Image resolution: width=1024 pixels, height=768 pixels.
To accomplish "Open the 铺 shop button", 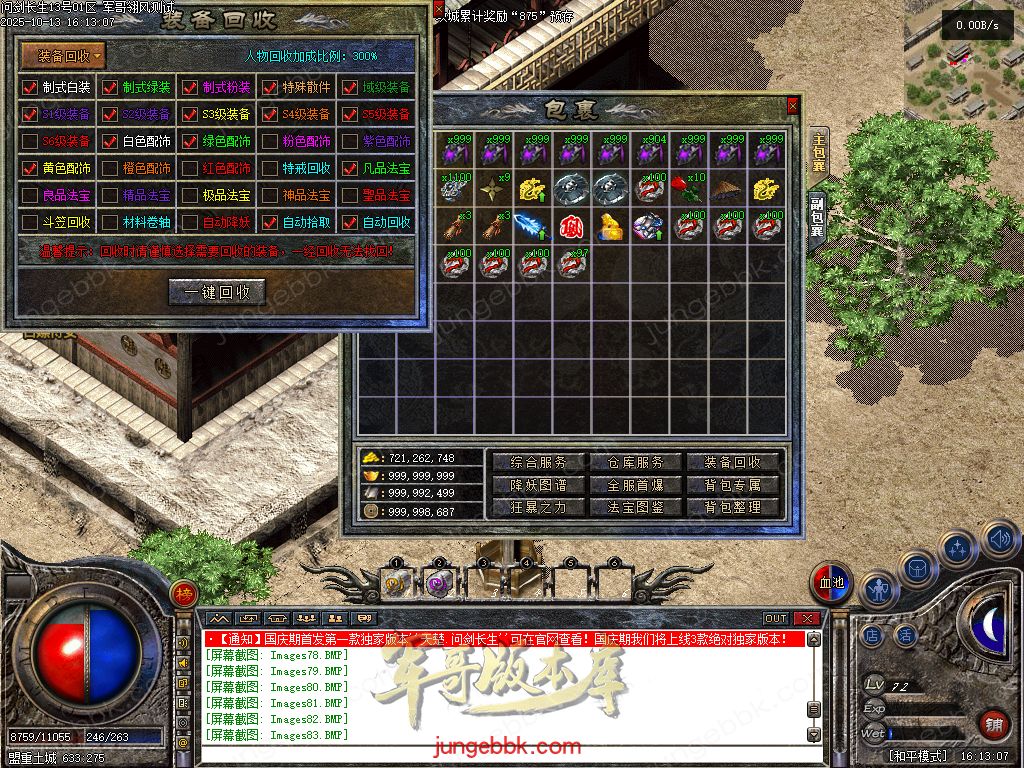I will tap(993, 724).
